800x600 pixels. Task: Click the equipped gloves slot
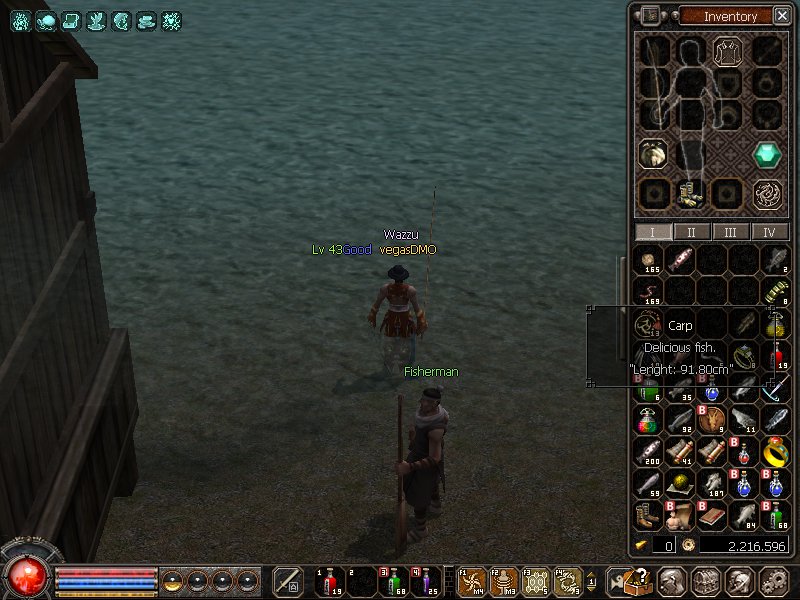click(x=651, y=154)
